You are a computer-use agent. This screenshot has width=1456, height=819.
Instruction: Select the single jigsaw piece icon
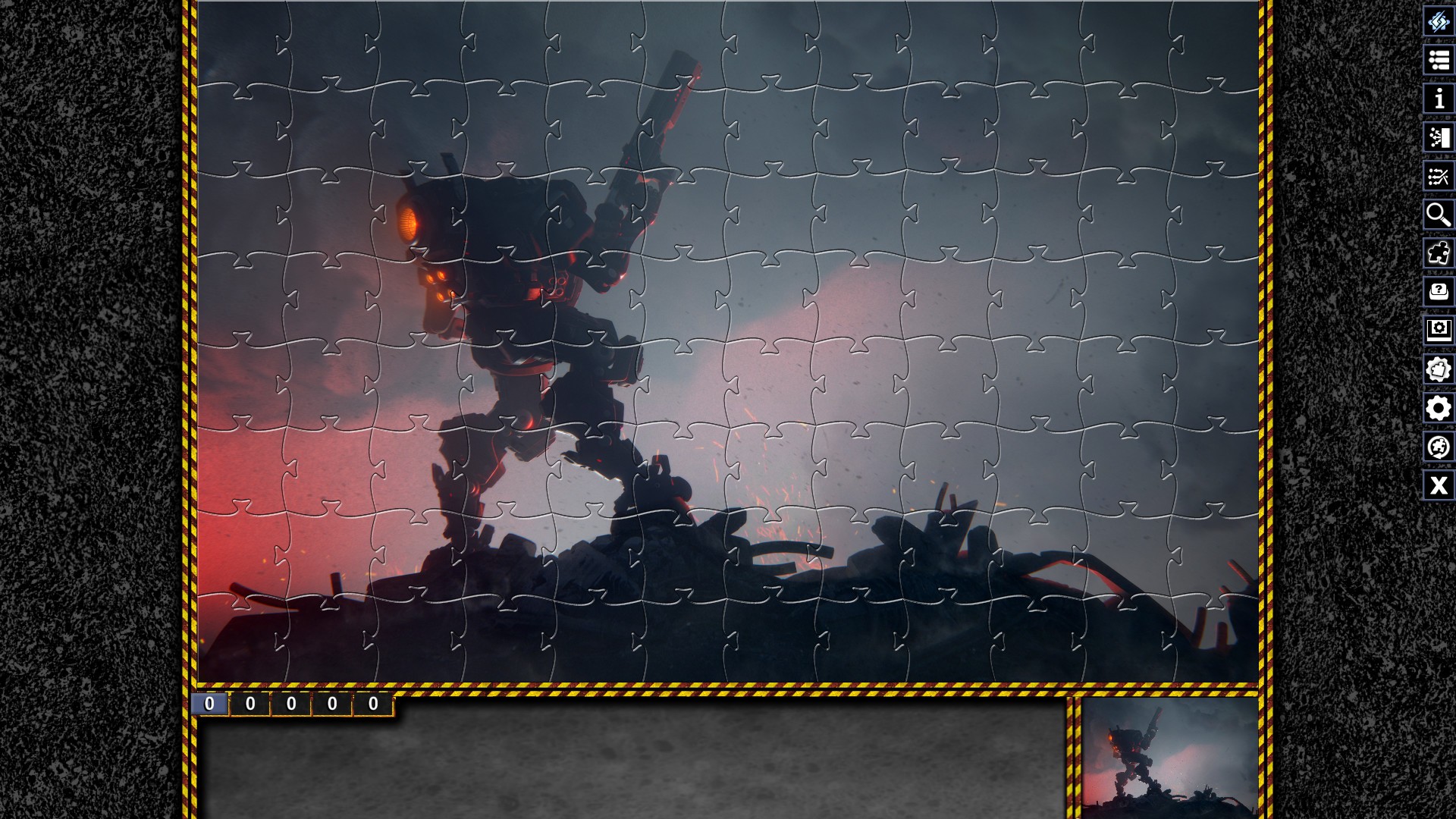click(1439, 254)
